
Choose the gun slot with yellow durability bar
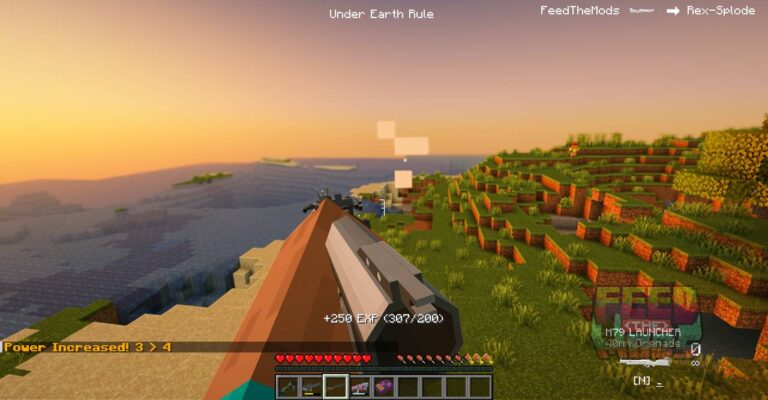pyautogui.click(x=312, y=387)
